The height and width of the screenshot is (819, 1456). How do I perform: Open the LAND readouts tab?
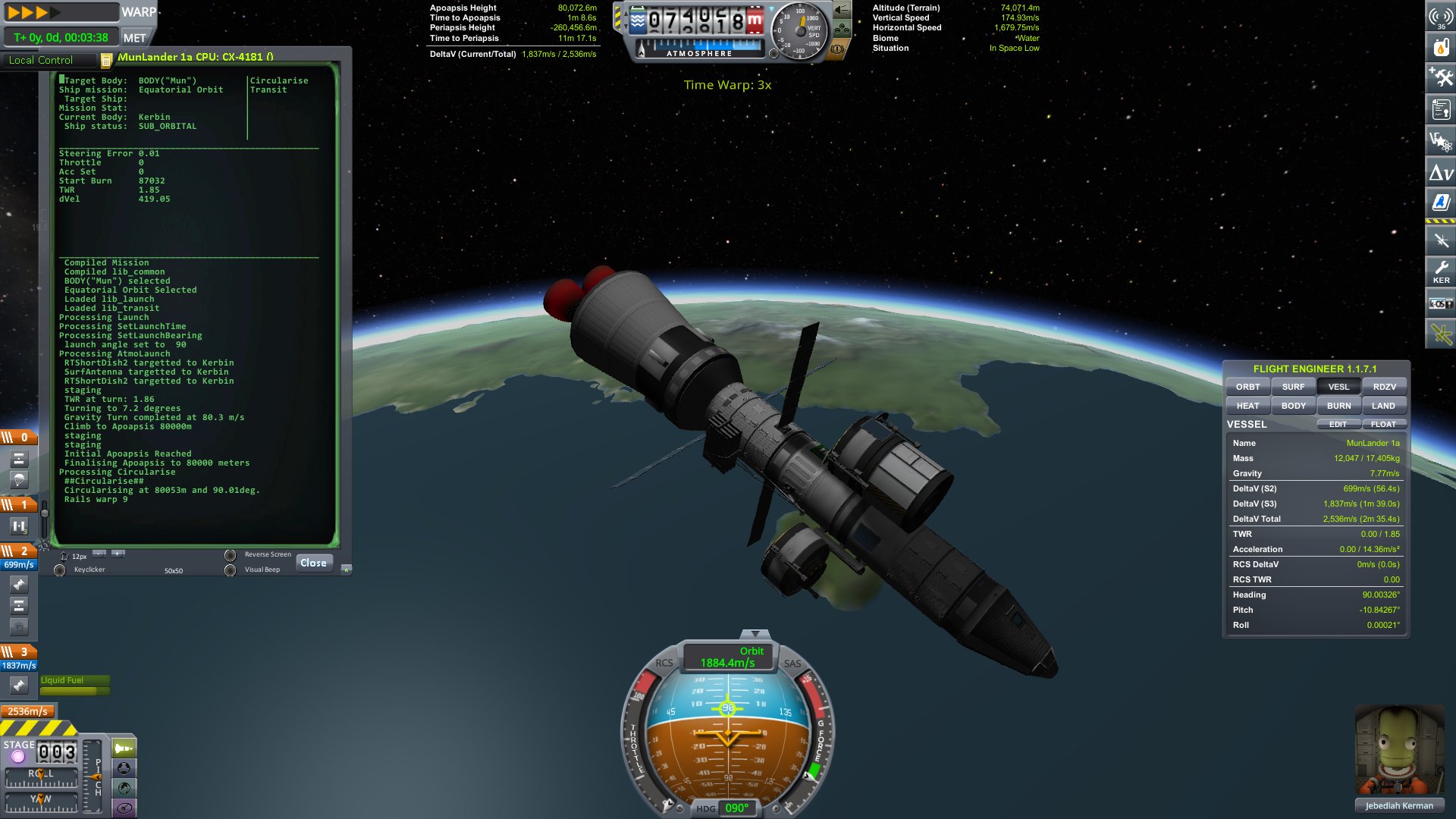click(x=1383, y=406)
